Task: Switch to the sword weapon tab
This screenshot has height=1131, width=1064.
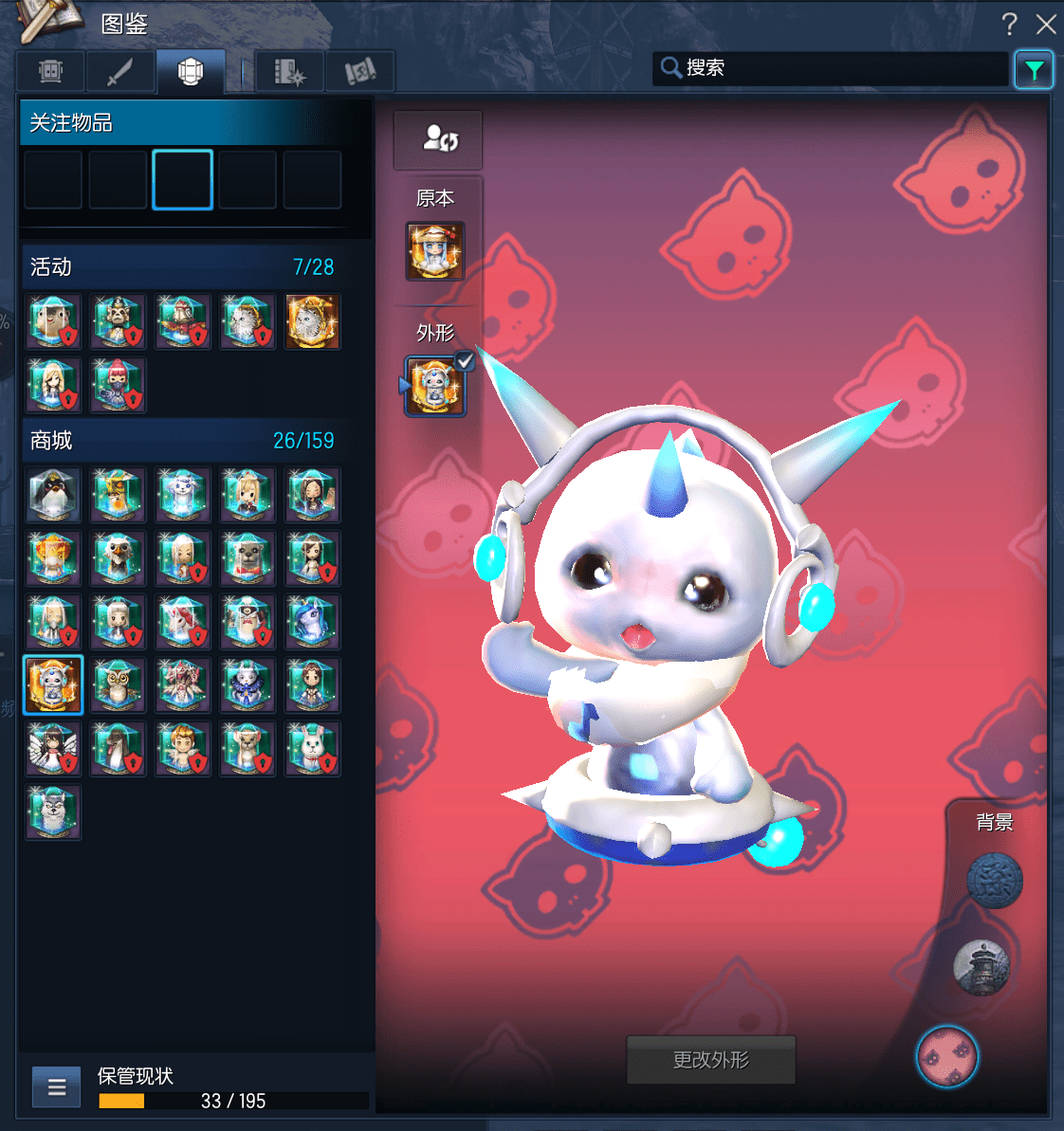Action: pos(119,71)
